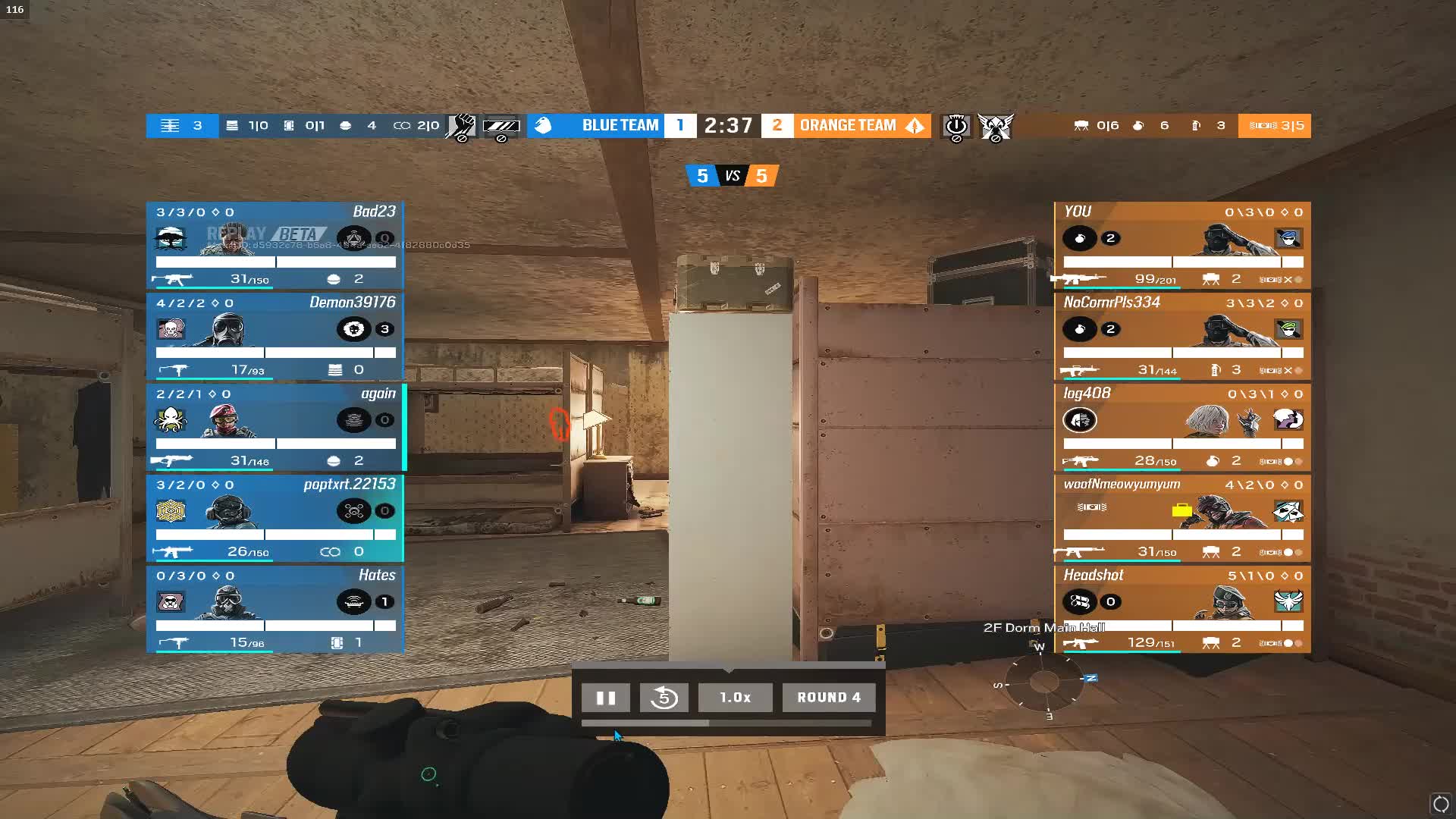Click woofNmeowyumyum's yellow briefcase gadget icon
The height and width of the screenshot is (819, 1456).
point(1181,510)
